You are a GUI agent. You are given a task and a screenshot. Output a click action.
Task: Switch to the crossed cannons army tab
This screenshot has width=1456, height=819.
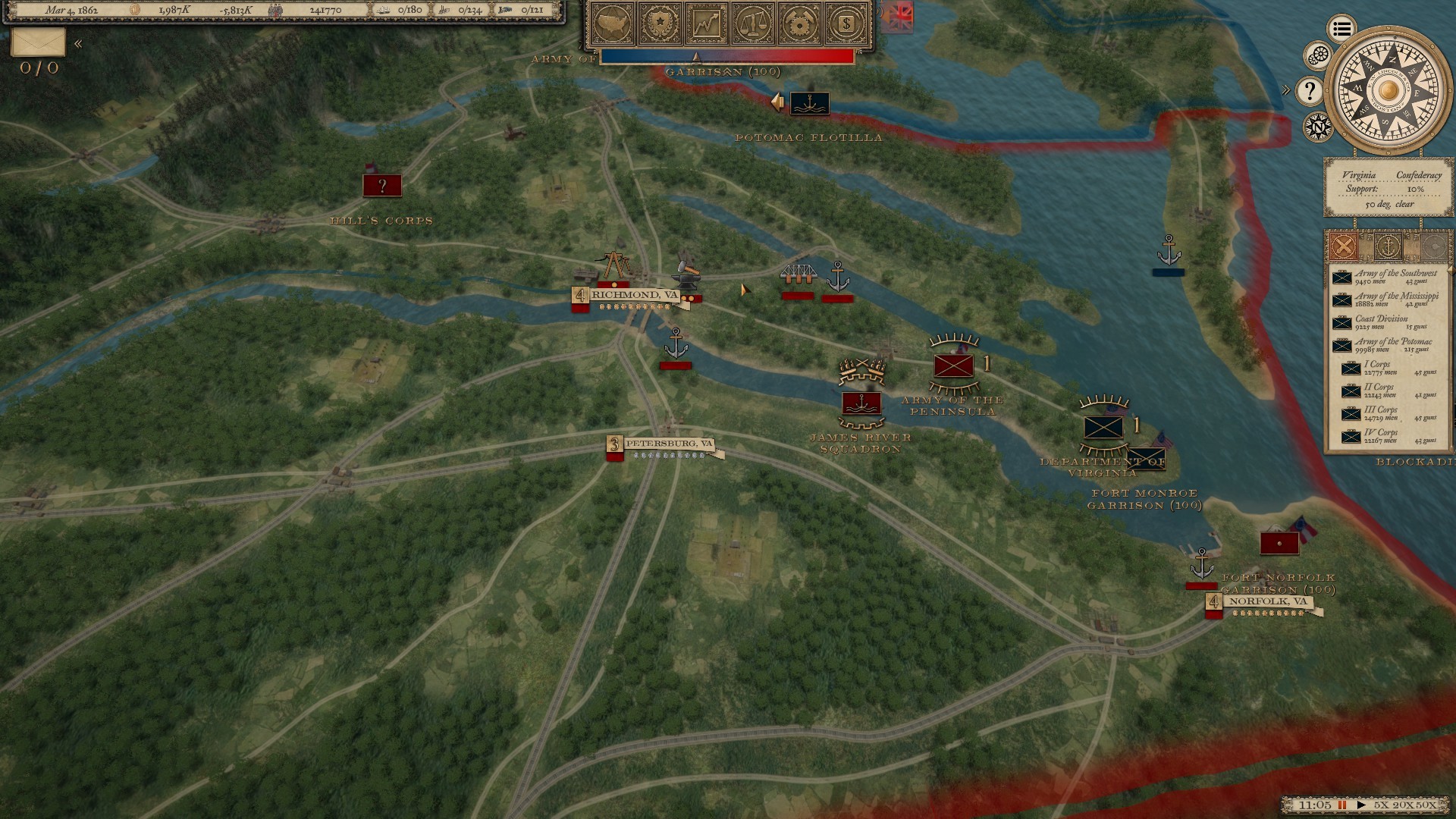click(x=1343, y=246)
